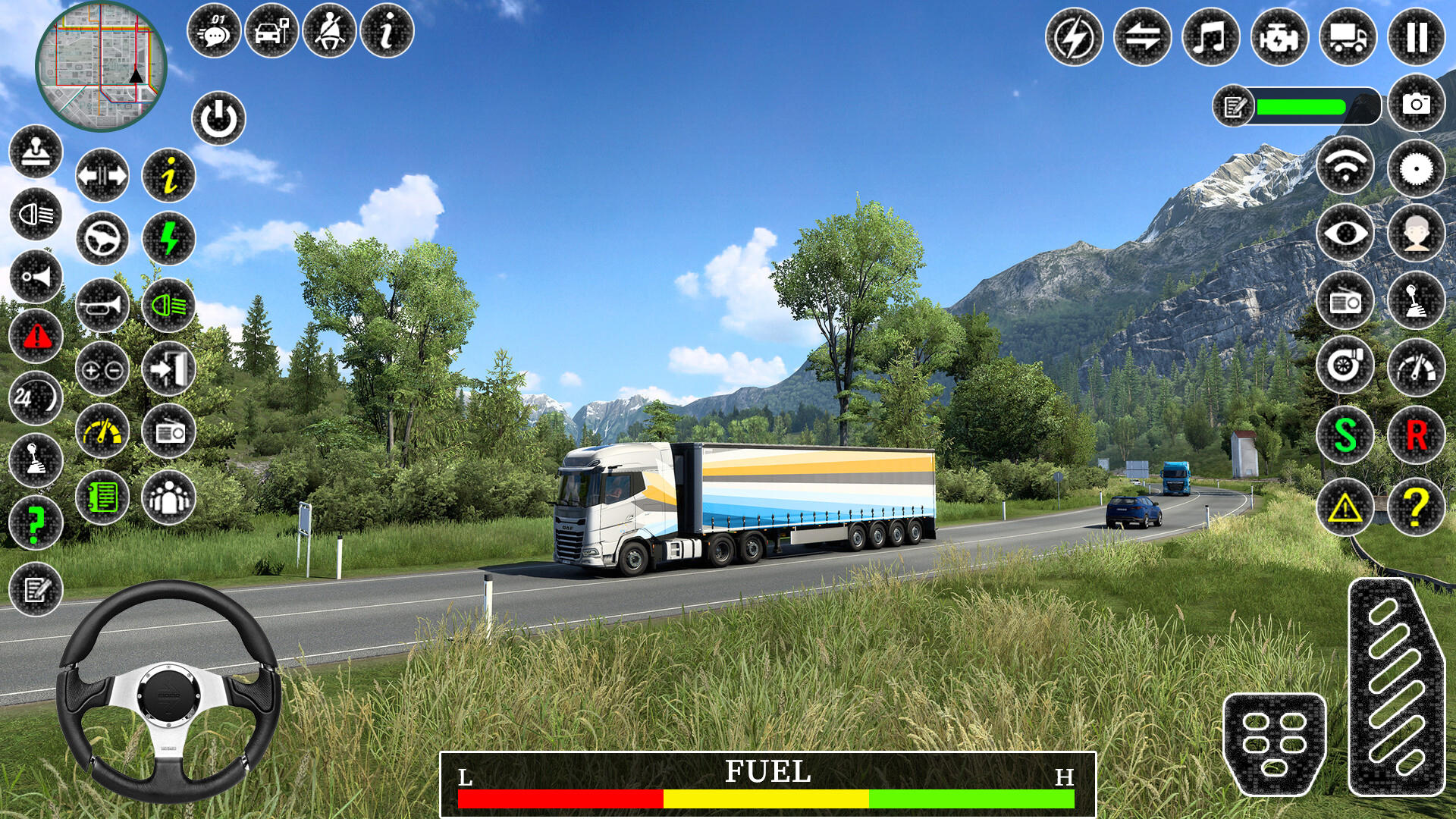Open the engine icon button
The width and height of the screenshot is (1456, 819).
pos(1279,37)
